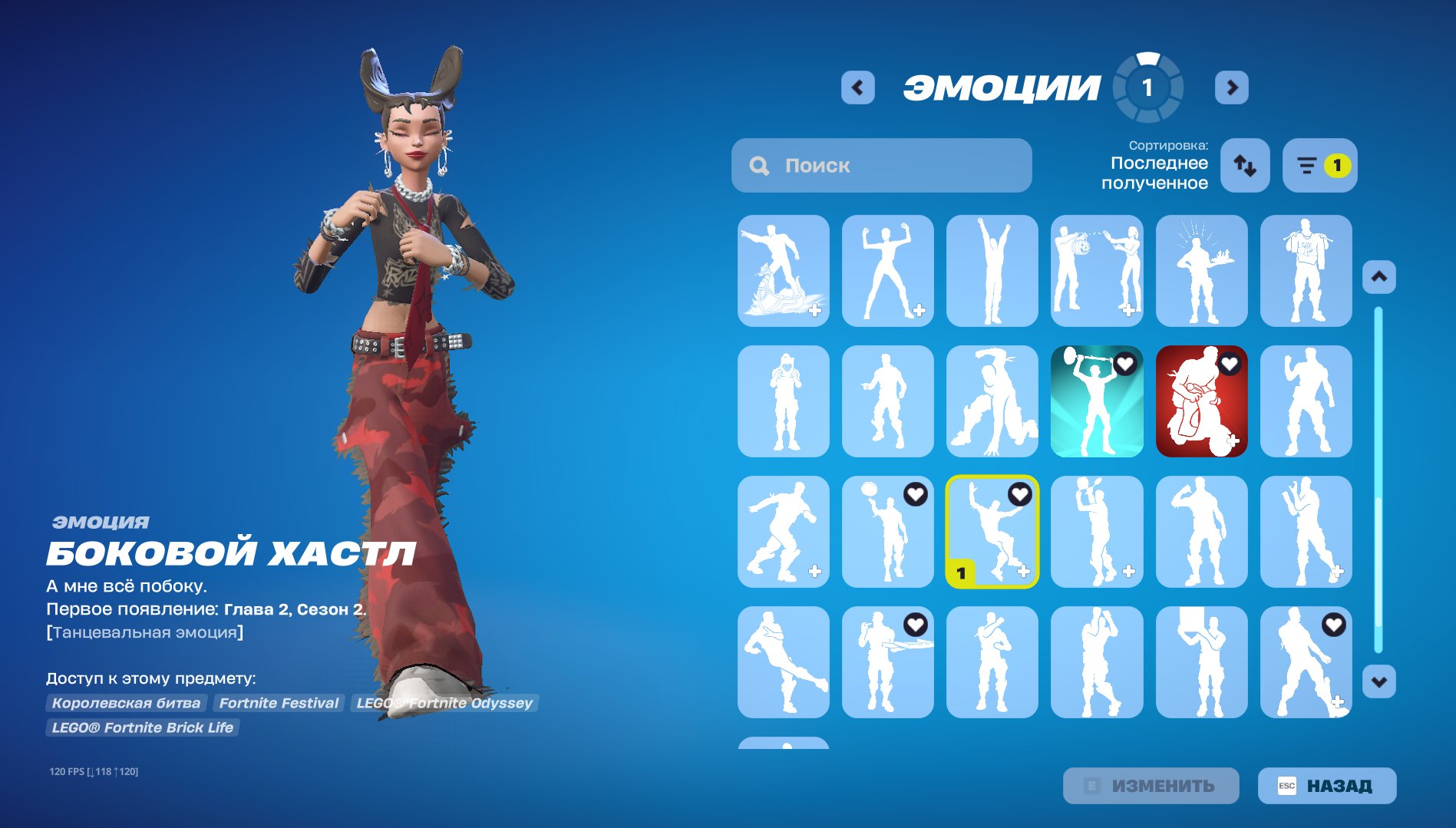Click the magnifier icon in the search bar
The width and height of the screenshot is (1456, 828).
pyautogui.click(x=759, y=165)
